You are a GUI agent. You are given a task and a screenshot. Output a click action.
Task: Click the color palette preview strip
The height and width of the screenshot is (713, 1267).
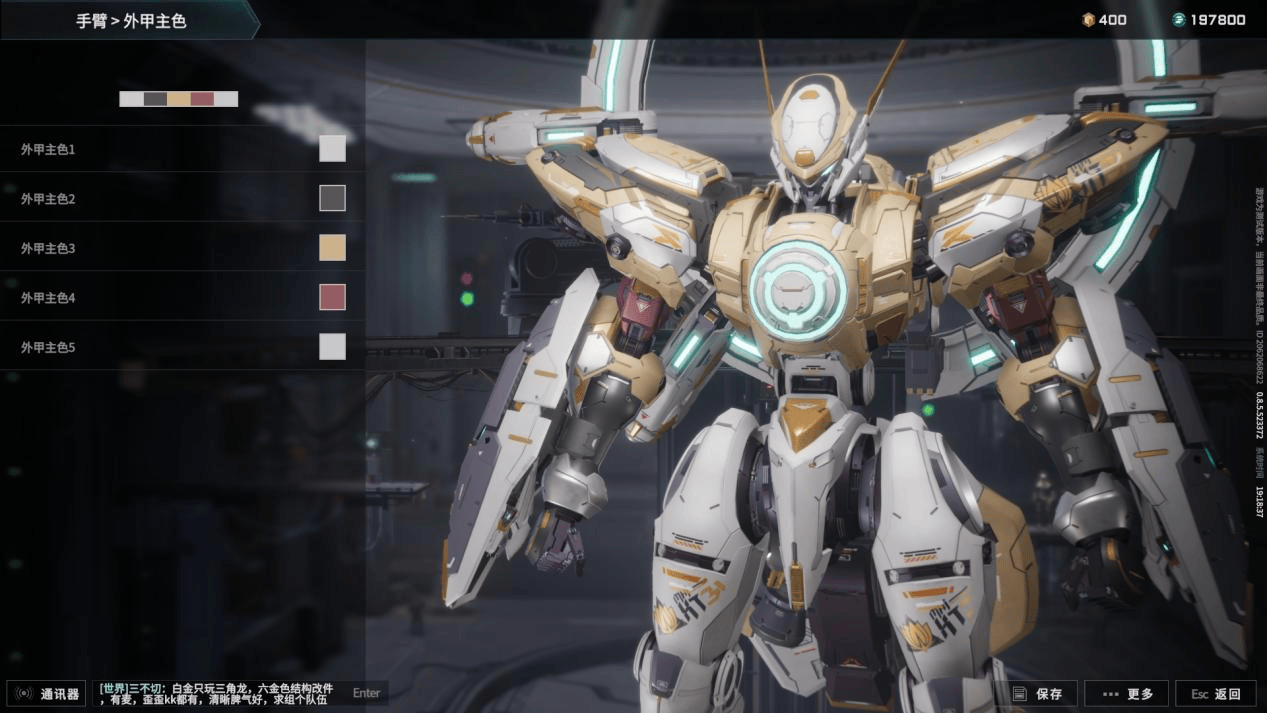point(178,99)
